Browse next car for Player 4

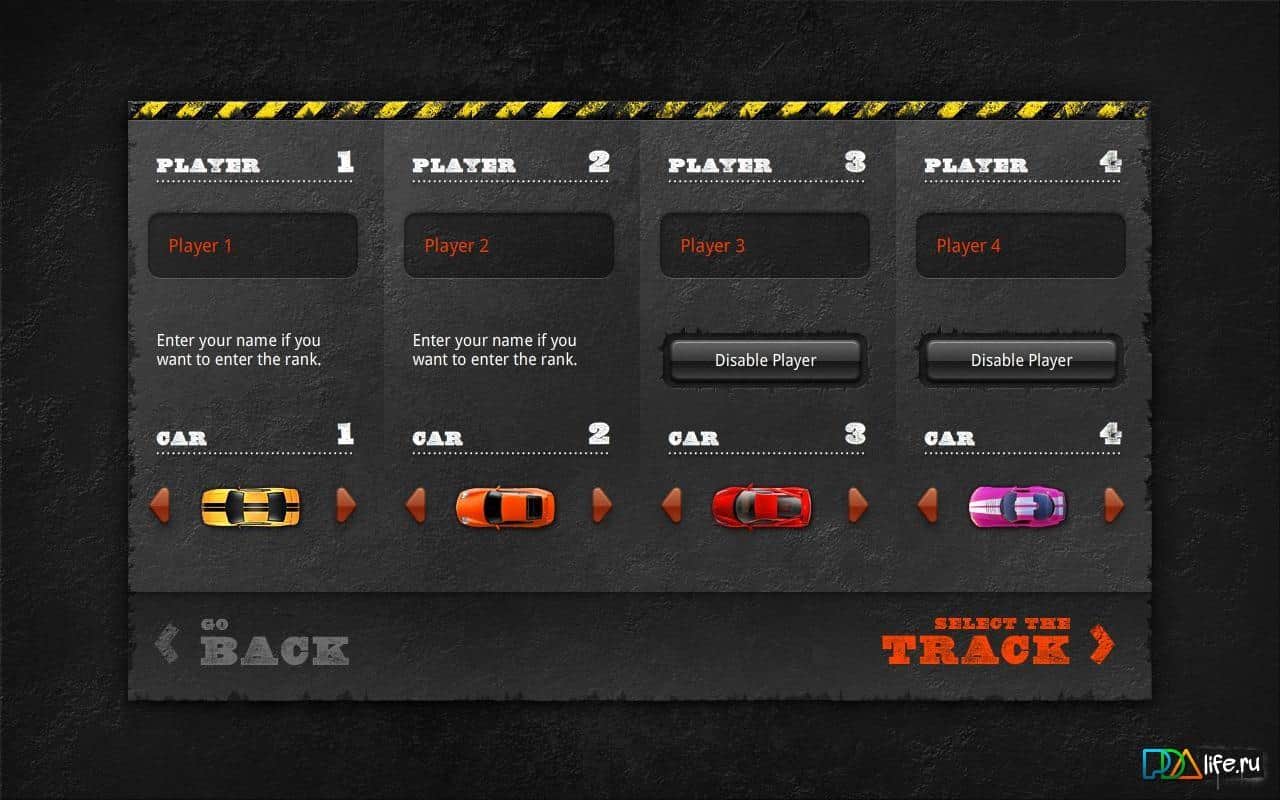(1113, 507)
